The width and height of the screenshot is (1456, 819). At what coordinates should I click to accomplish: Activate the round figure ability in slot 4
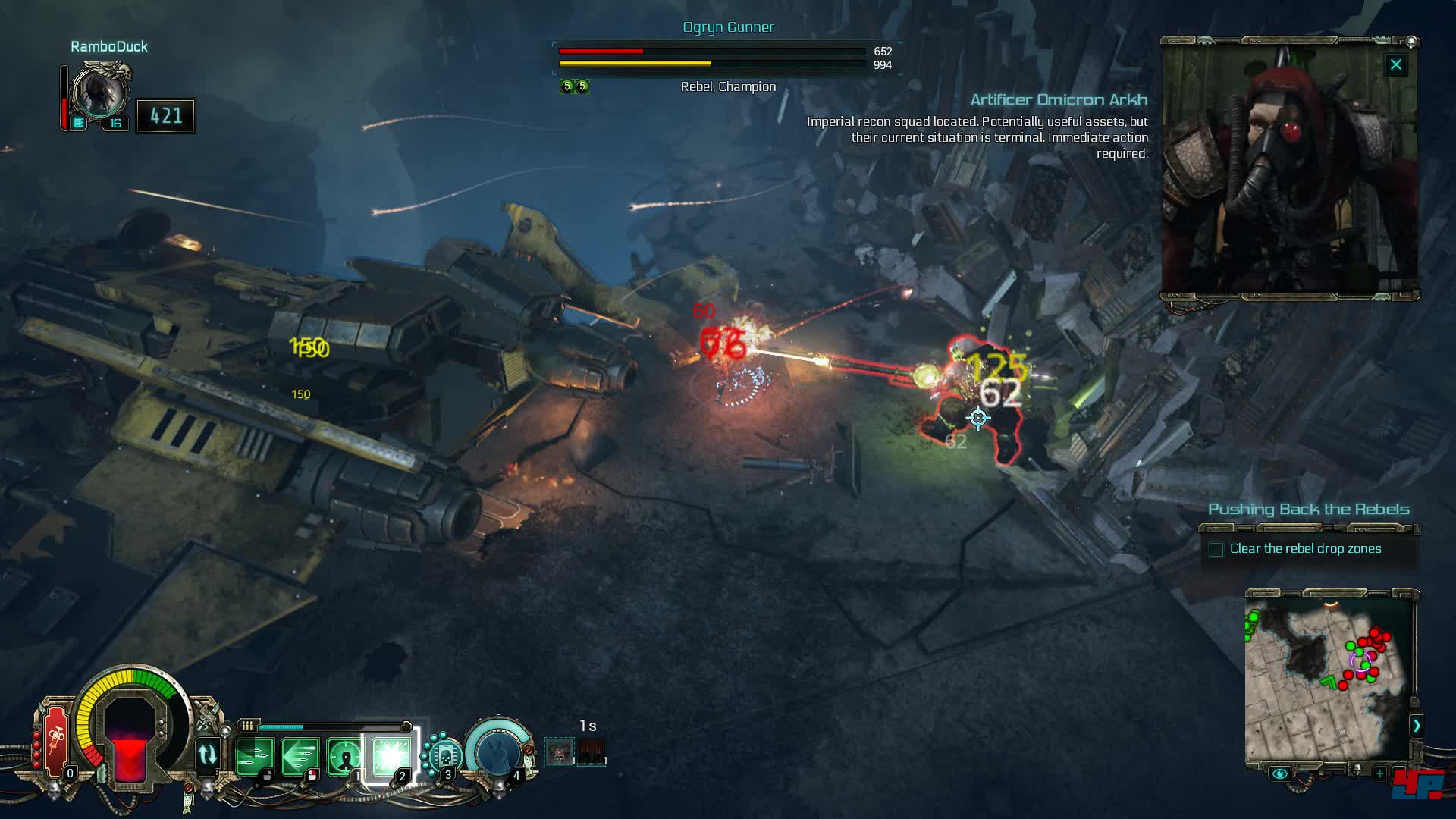pos(496,751)
